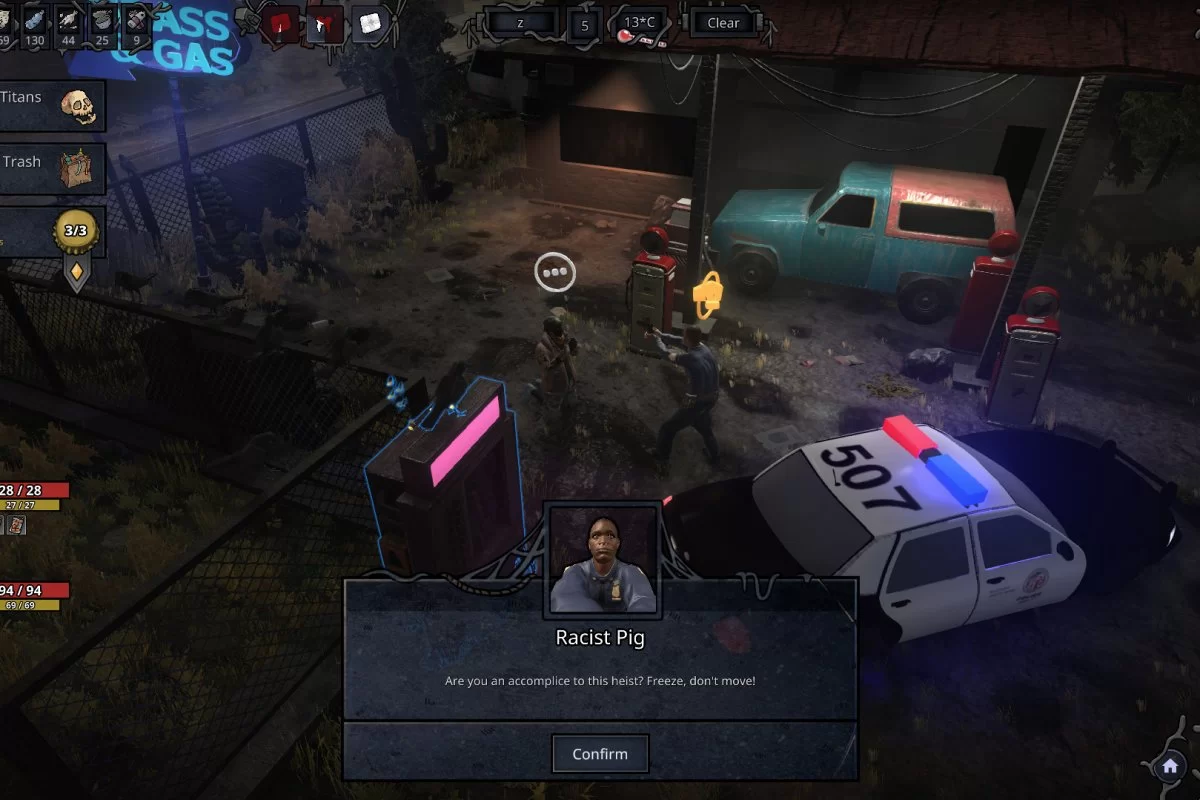Screen dimensions: 1200x800
Task: Click the yellow padlock marker
Action: [x=707, y=294]
